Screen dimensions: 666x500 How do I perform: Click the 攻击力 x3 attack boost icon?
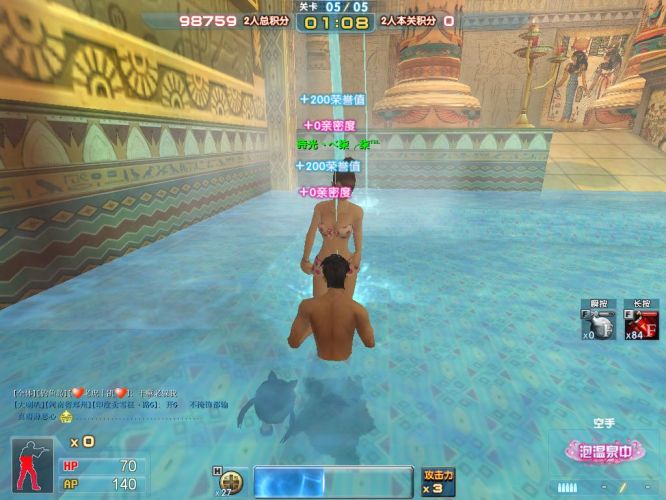pos(439,481)
